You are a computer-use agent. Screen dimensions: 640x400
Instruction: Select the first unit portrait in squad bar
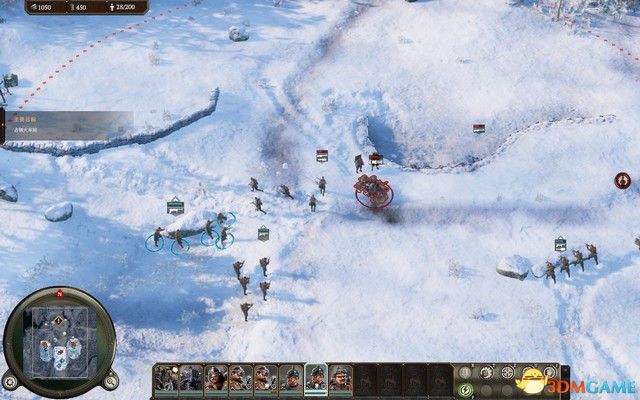pos(166,378)
